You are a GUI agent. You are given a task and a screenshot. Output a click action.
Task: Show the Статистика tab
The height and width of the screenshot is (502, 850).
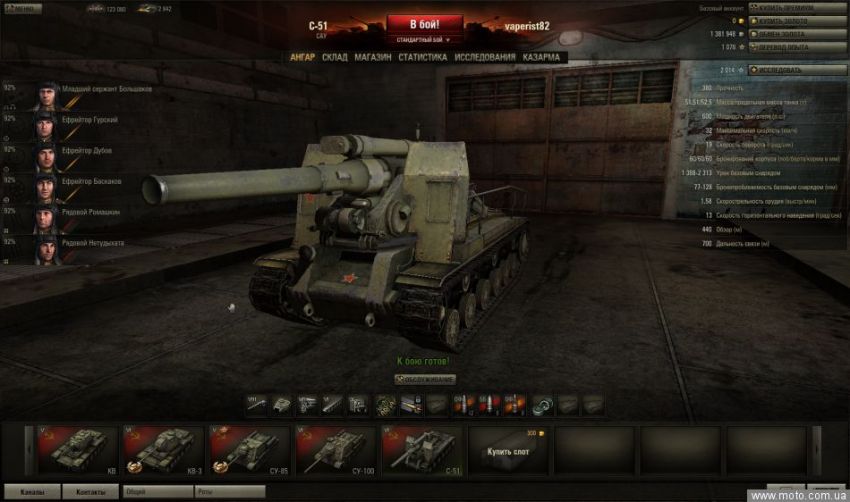click(x=422, y=57)
